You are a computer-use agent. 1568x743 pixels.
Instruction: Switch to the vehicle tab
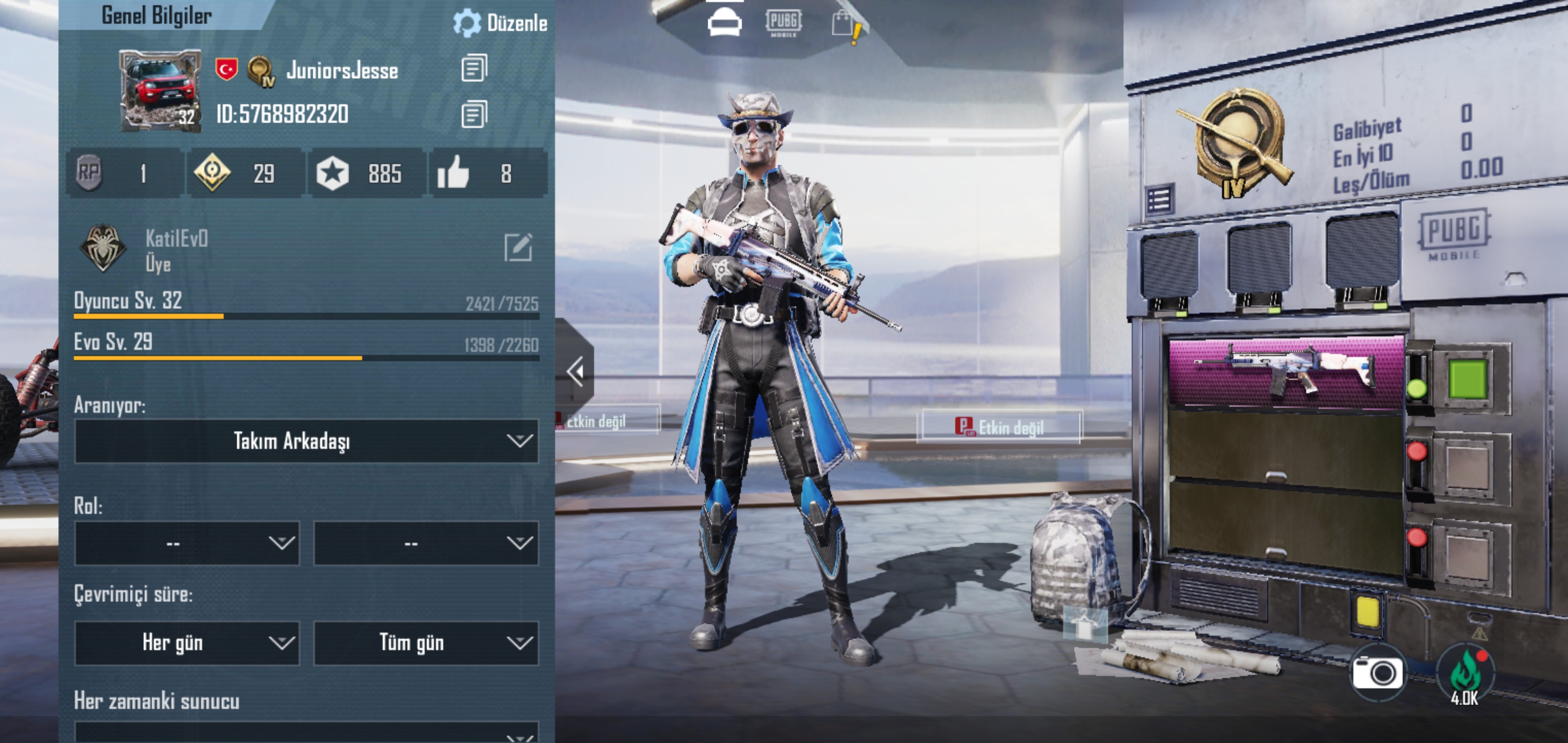click(x=724, y=23)
